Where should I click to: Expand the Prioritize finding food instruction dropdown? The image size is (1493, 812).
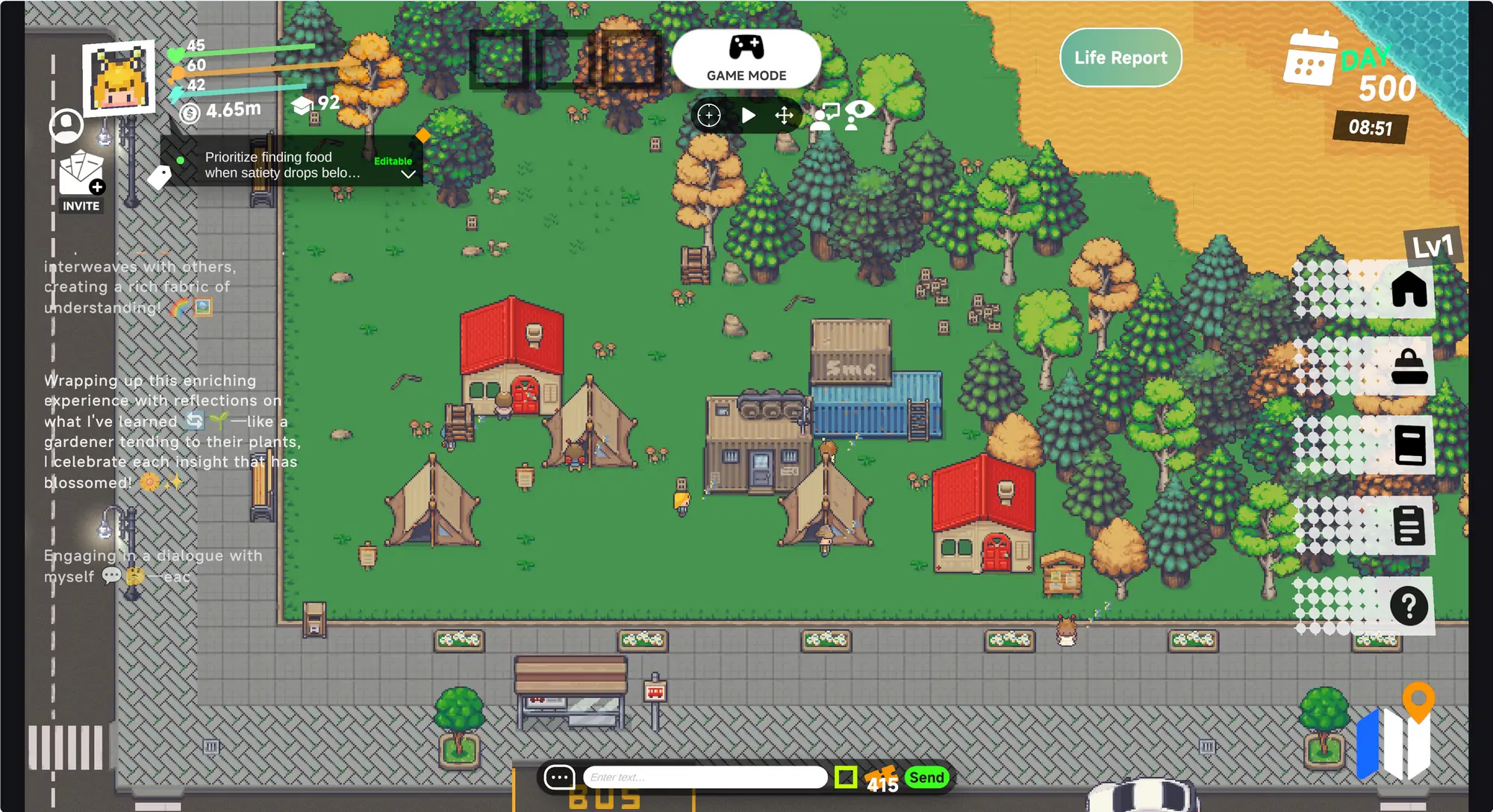[x=408, y=175]
